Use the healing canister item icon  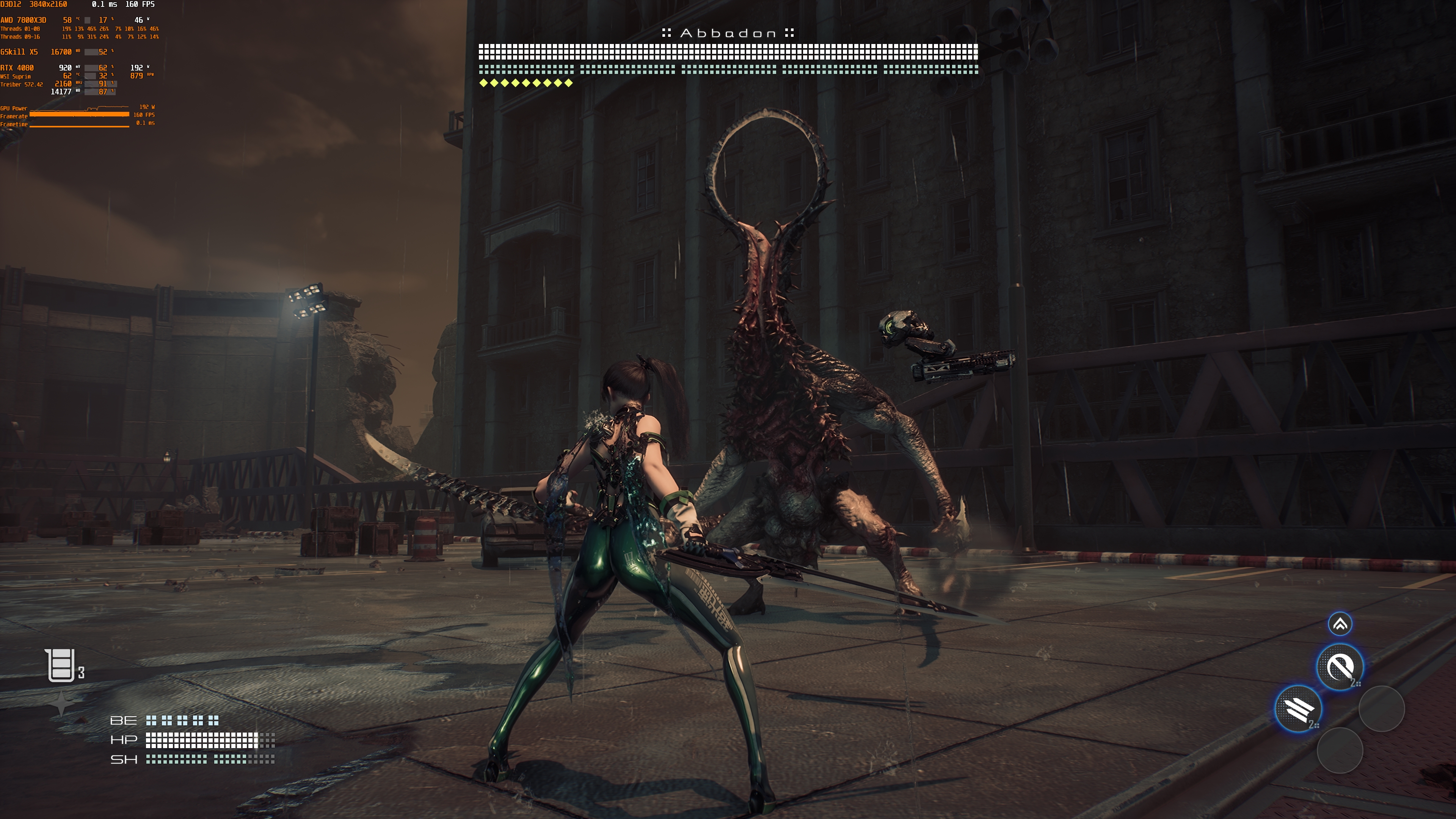(x=61, y=665)
